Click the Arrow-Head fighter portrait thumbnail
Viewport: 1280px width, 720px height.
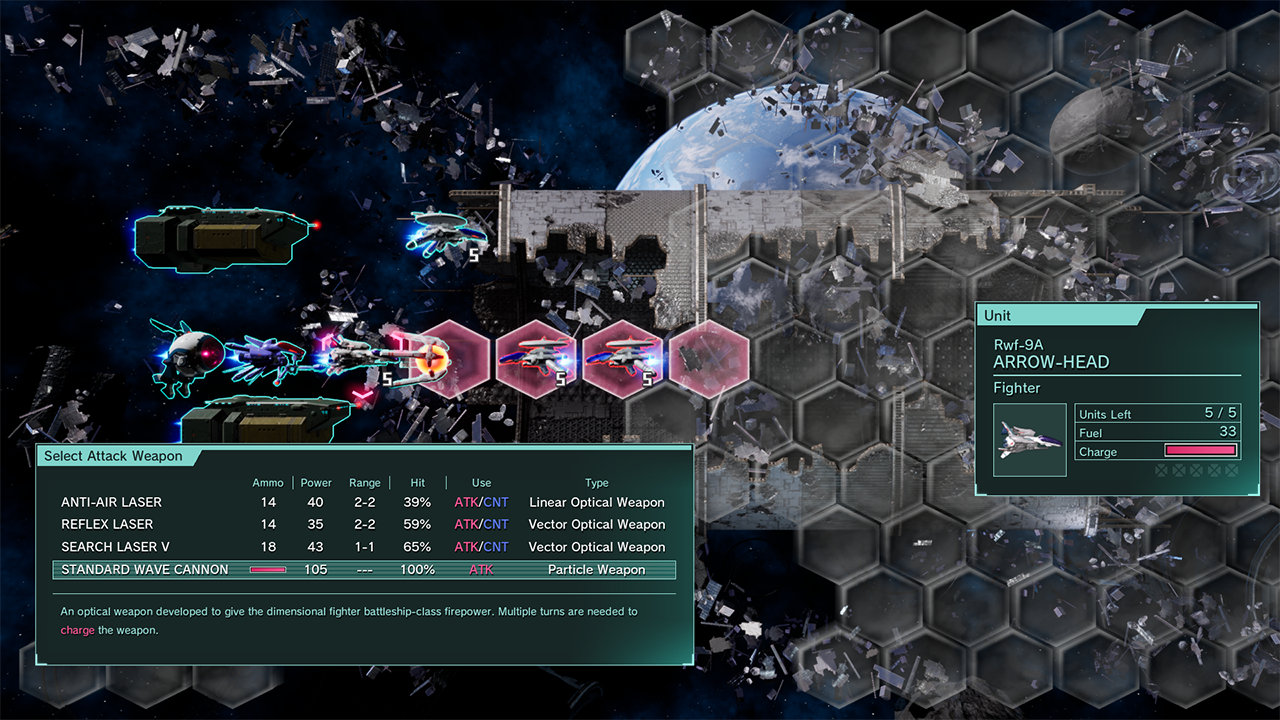tap(1030, 440)
